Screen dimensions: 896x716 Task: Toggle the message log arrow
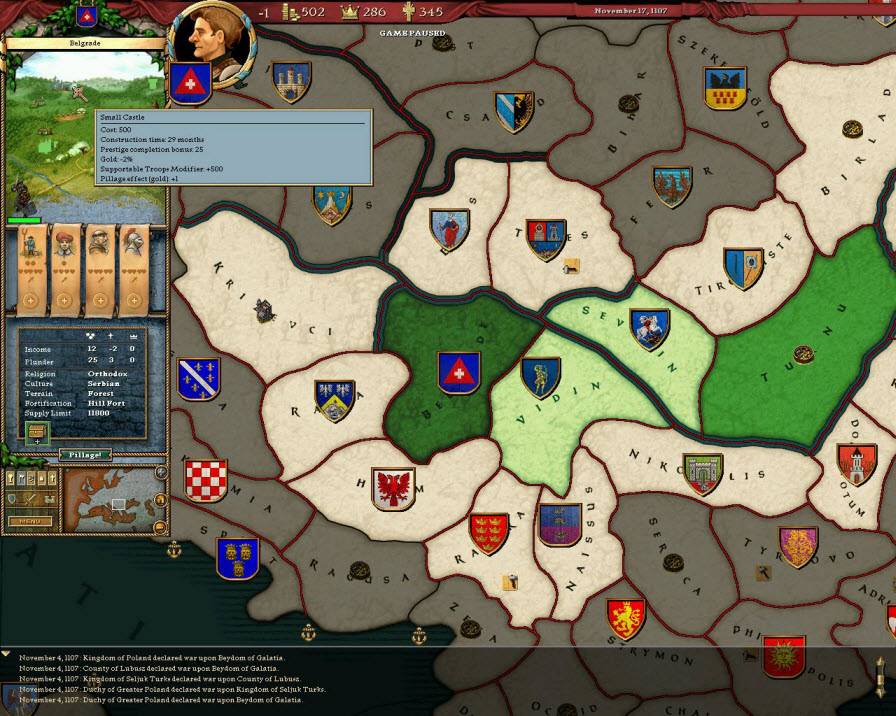tap(6, 654)
